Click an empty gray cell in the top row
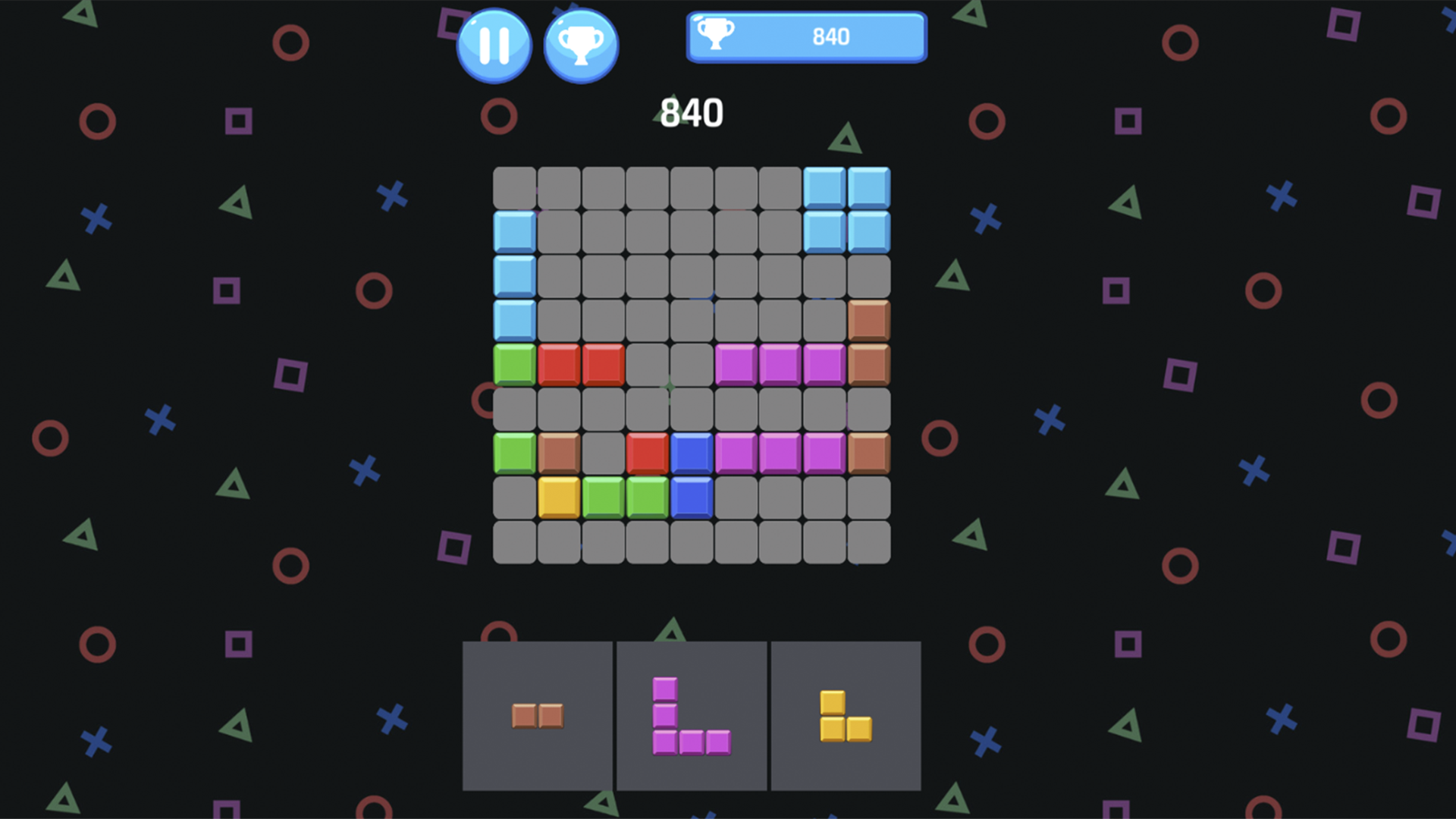1456x819 pixels. [647, 187]
